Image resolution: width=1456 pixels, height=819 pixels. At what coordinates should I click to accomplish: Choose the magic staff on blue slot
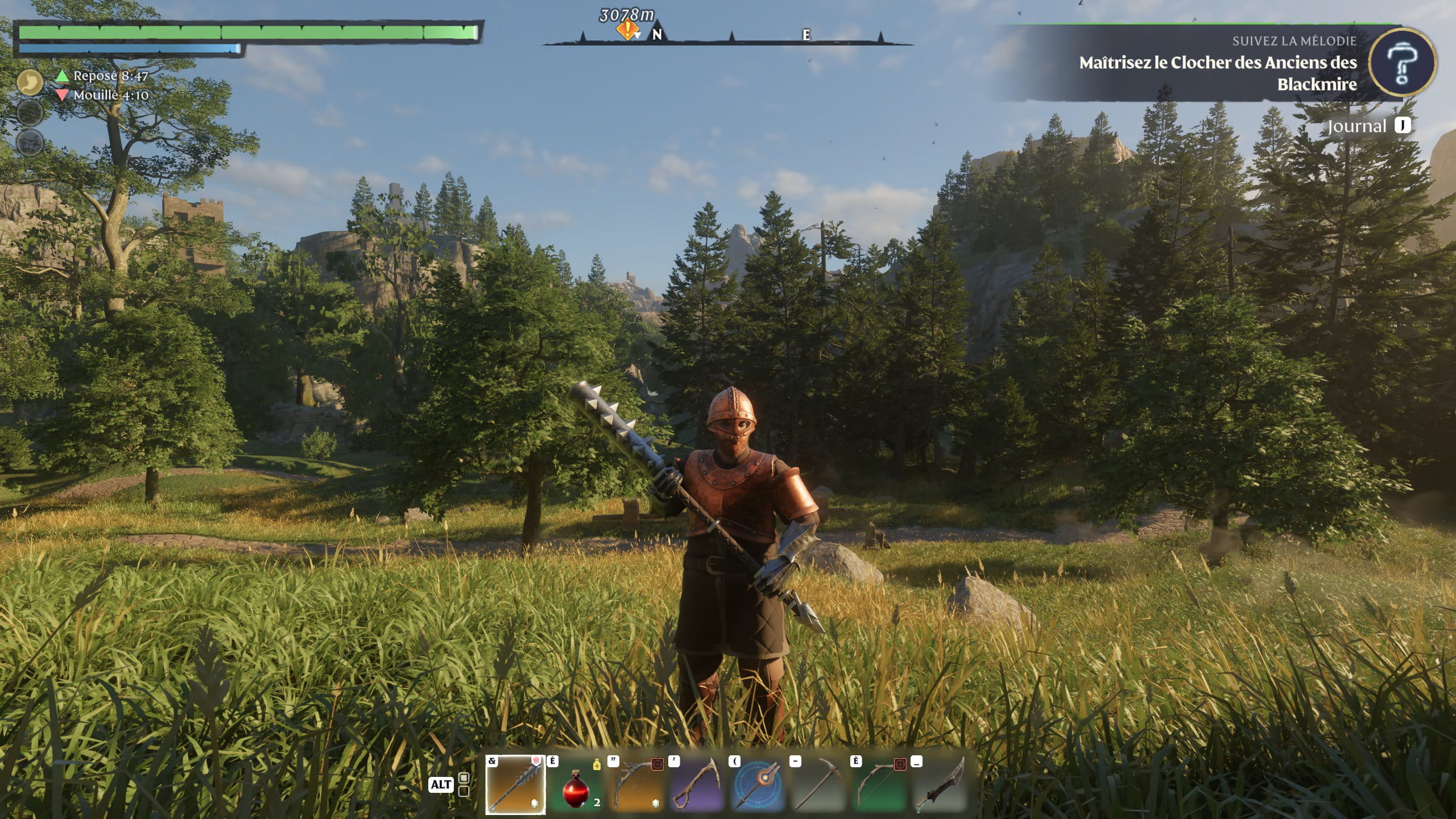click(x=759, y=784)
